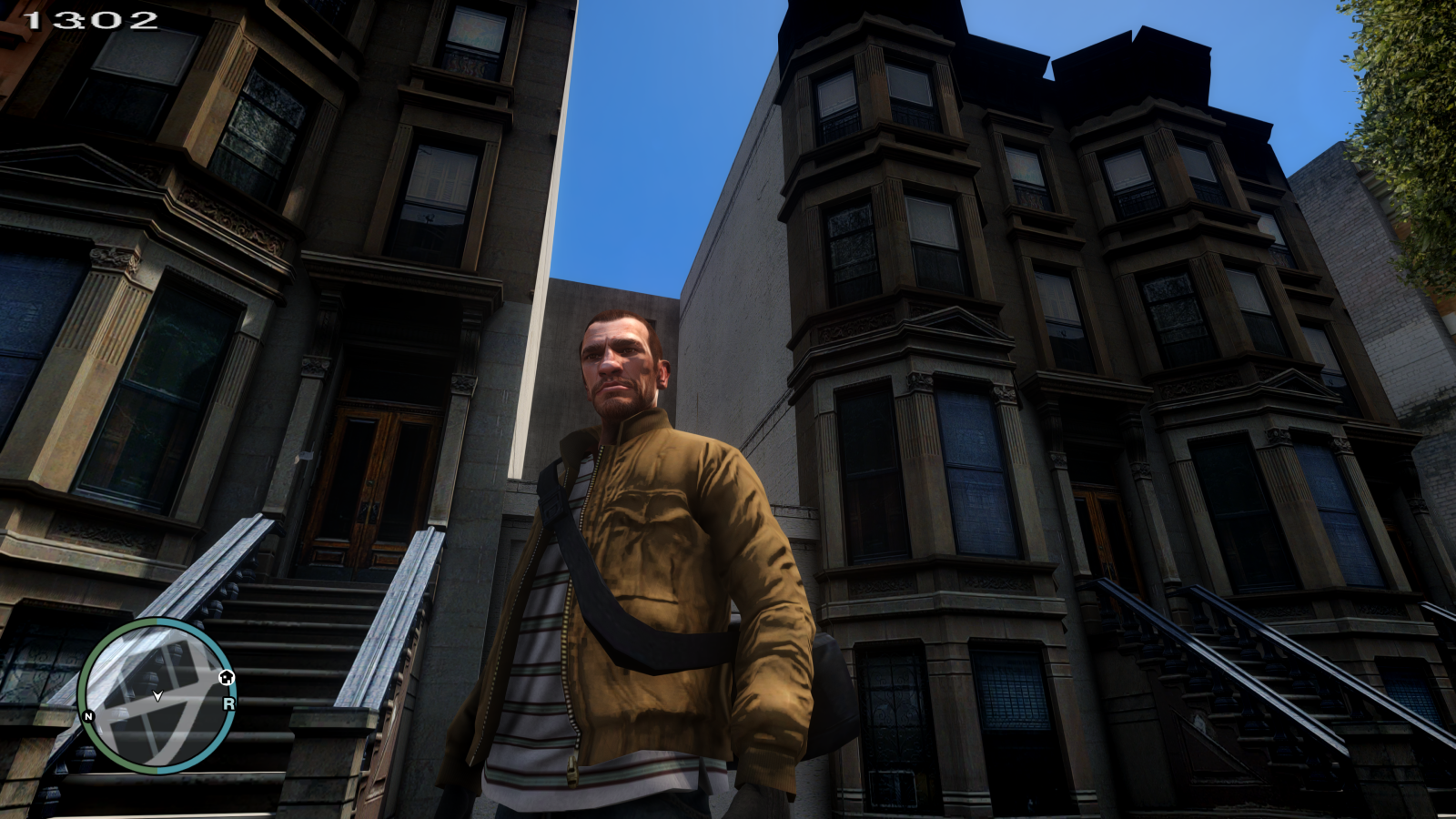
Task: Select the white player arrow on the radar
Action: pyautogui.click(x=158, y=696)
